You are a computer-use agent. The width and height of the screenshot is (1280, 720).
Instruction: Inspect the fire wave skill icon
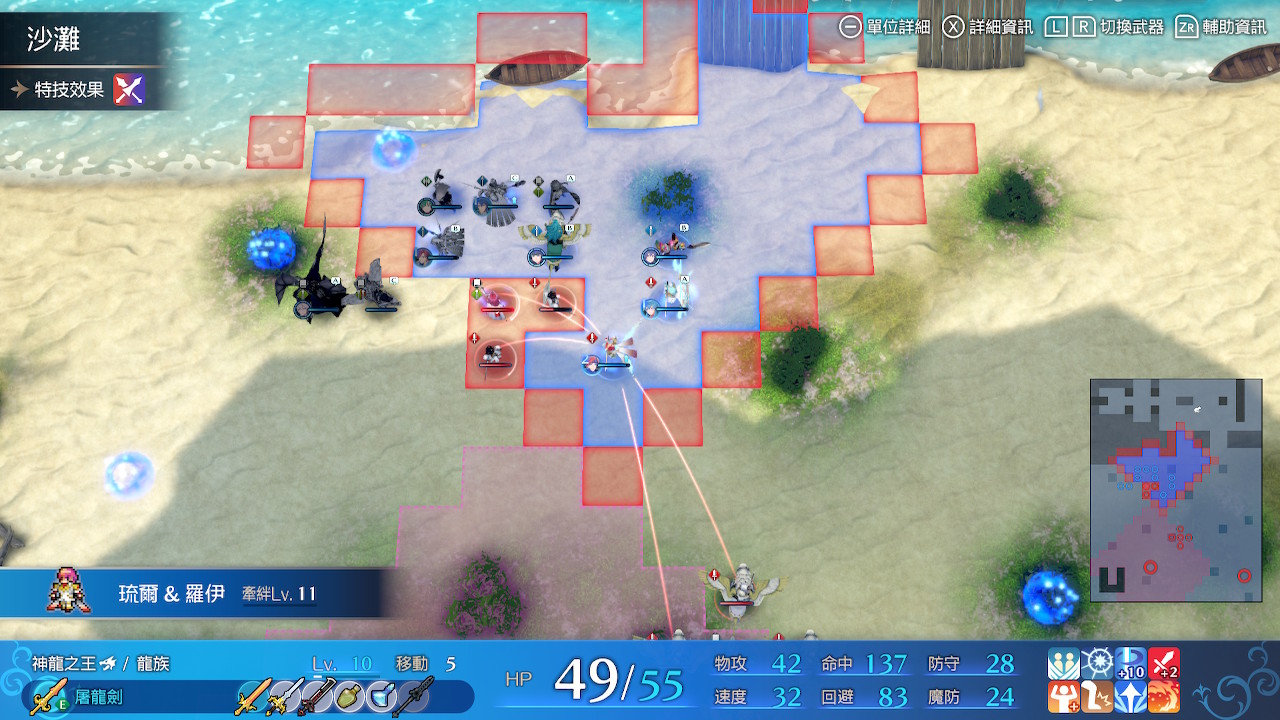1163,697
